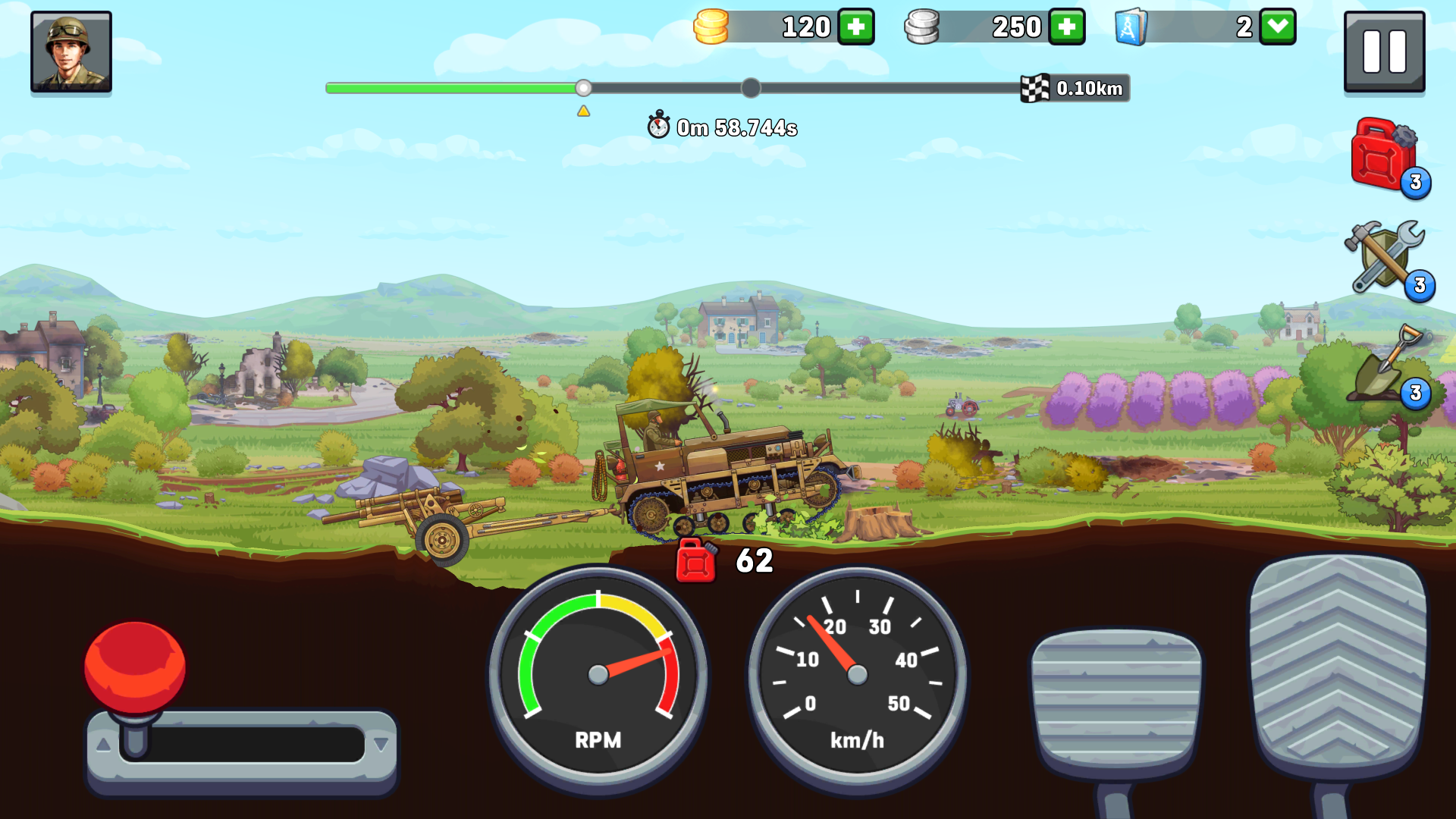Screen dimensions: 1456x819
Task: Pause the game
Action: [x=1384, y=52]
